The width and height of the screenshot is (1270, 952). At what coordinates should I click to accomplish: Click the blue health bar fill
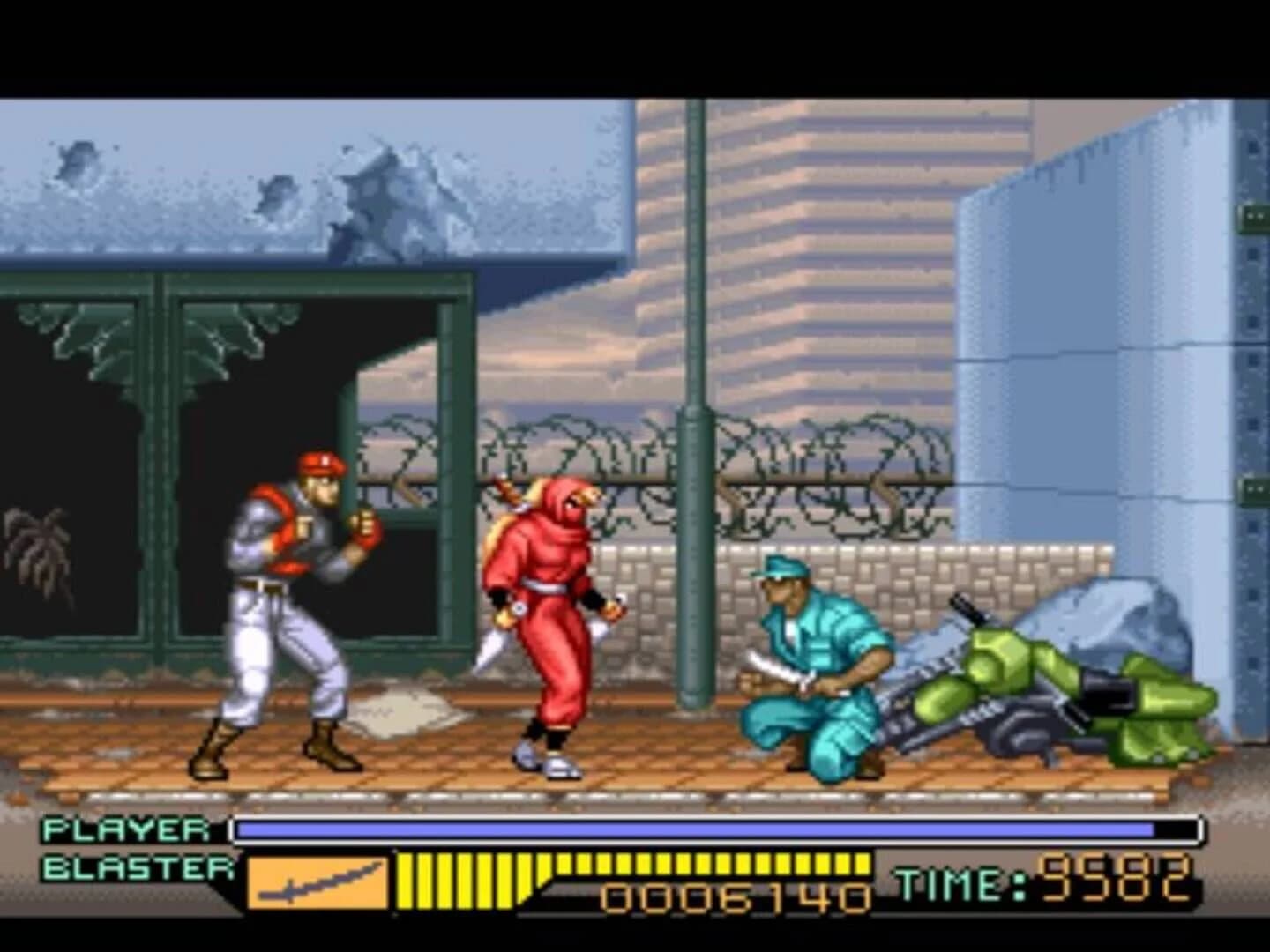(x=697, y=829)
